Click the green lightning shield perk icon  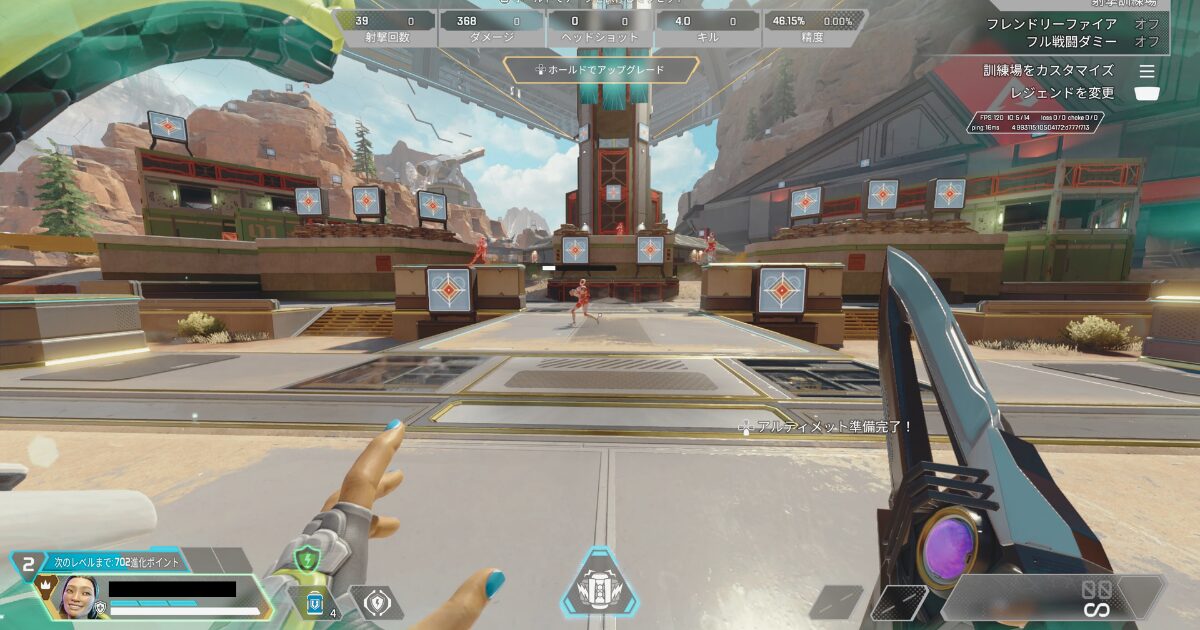coord(307,559)
